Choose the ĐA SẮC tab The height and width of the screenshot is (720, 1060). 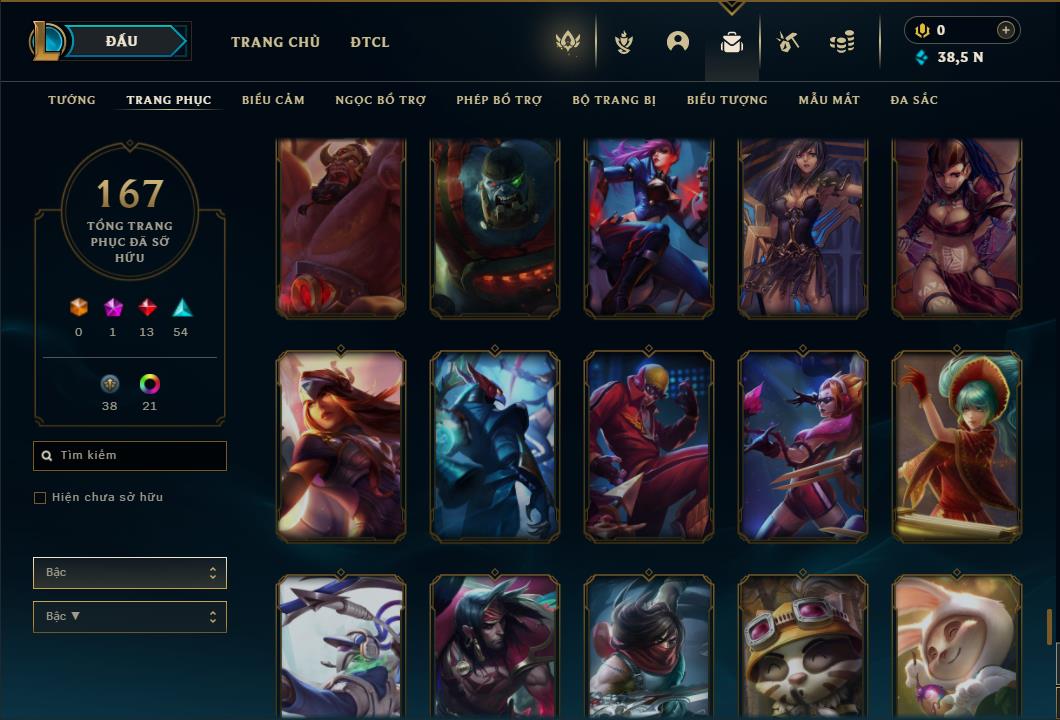914,100
